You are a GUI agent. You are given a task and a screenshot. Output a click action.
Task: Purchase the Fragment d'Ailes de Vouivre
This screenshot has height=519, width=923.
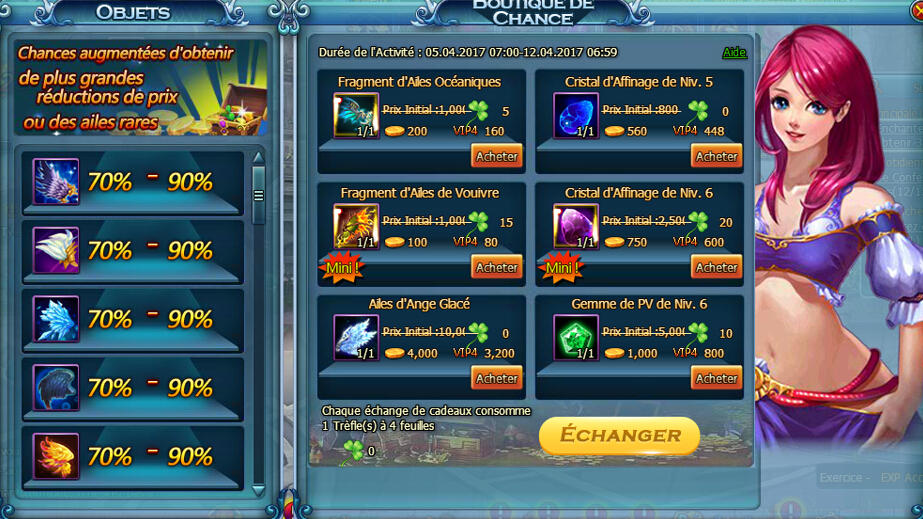pyautogui.click(x=497, y=267)
